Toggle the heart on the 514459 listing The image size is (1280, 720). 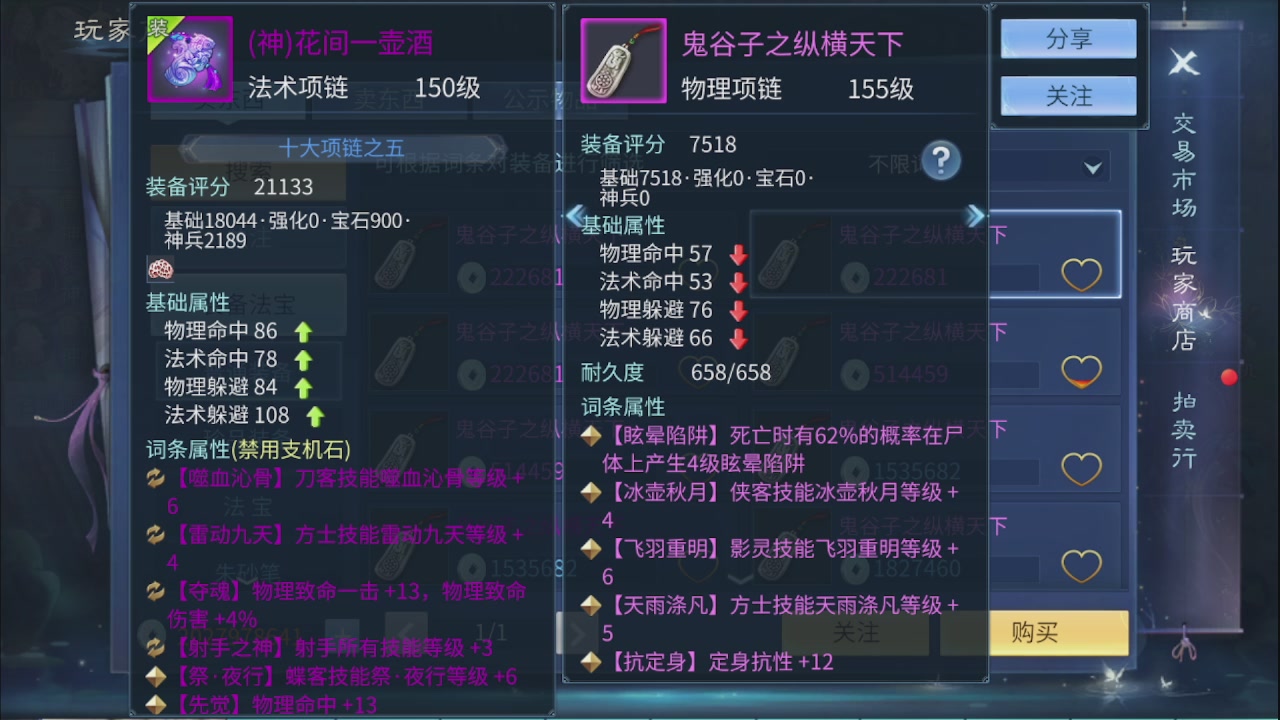(1081, 368)
